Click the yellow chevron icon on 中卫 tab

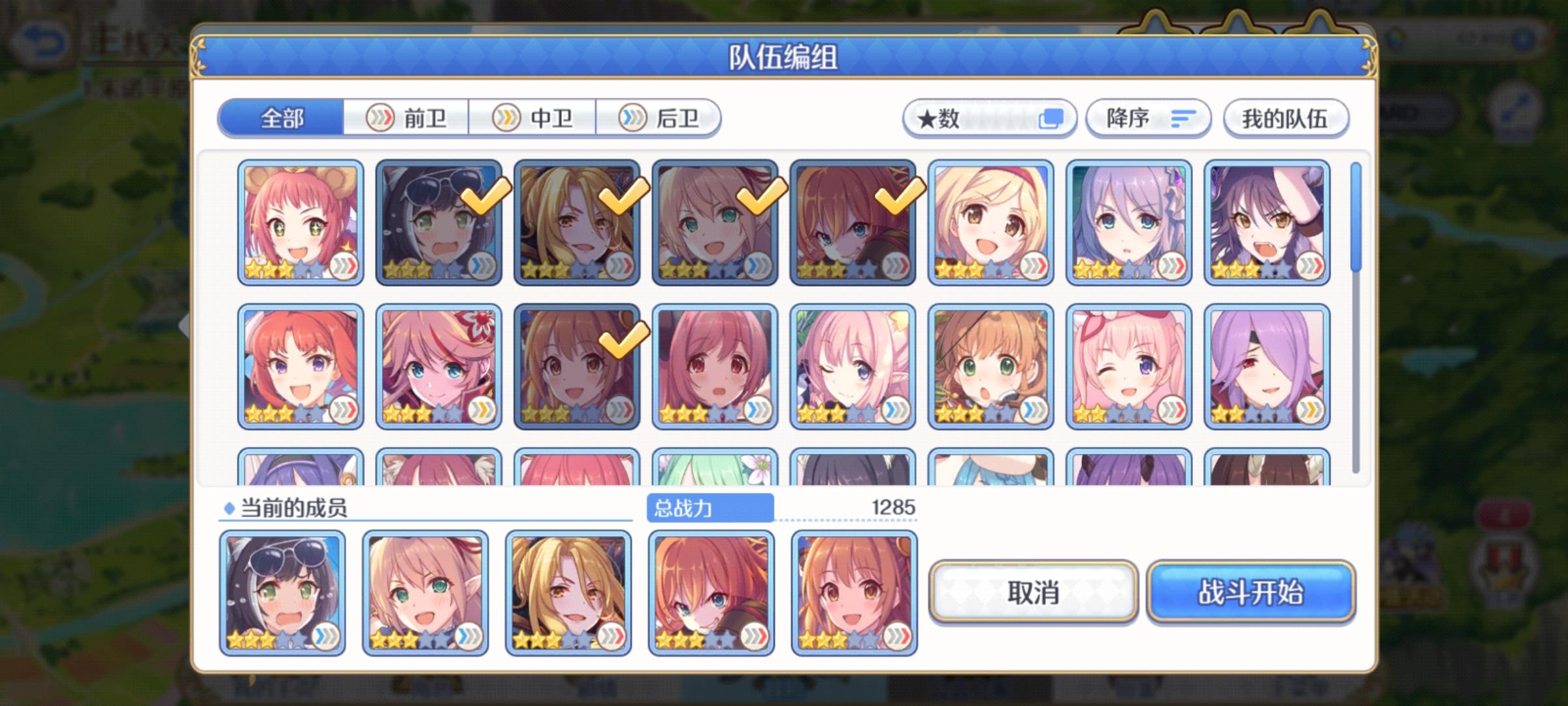point(505,118)
